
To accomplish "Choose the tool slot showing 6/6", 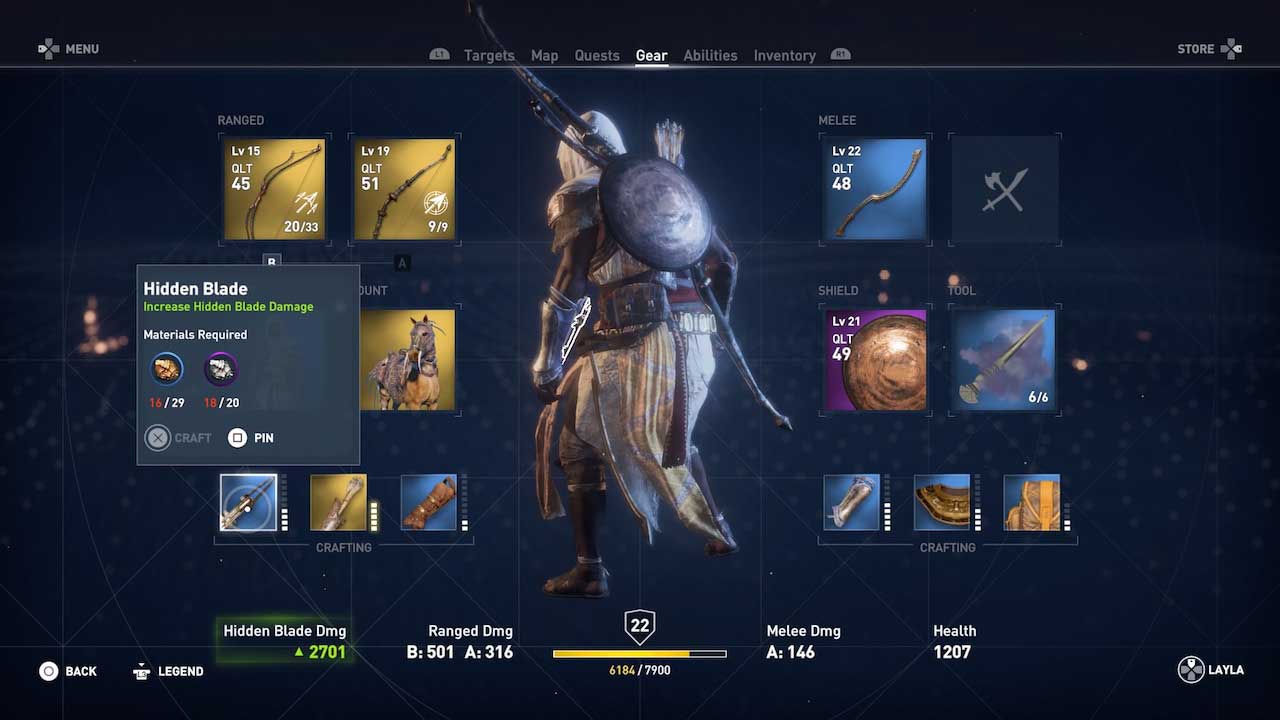I will [x=1005, y=360].
